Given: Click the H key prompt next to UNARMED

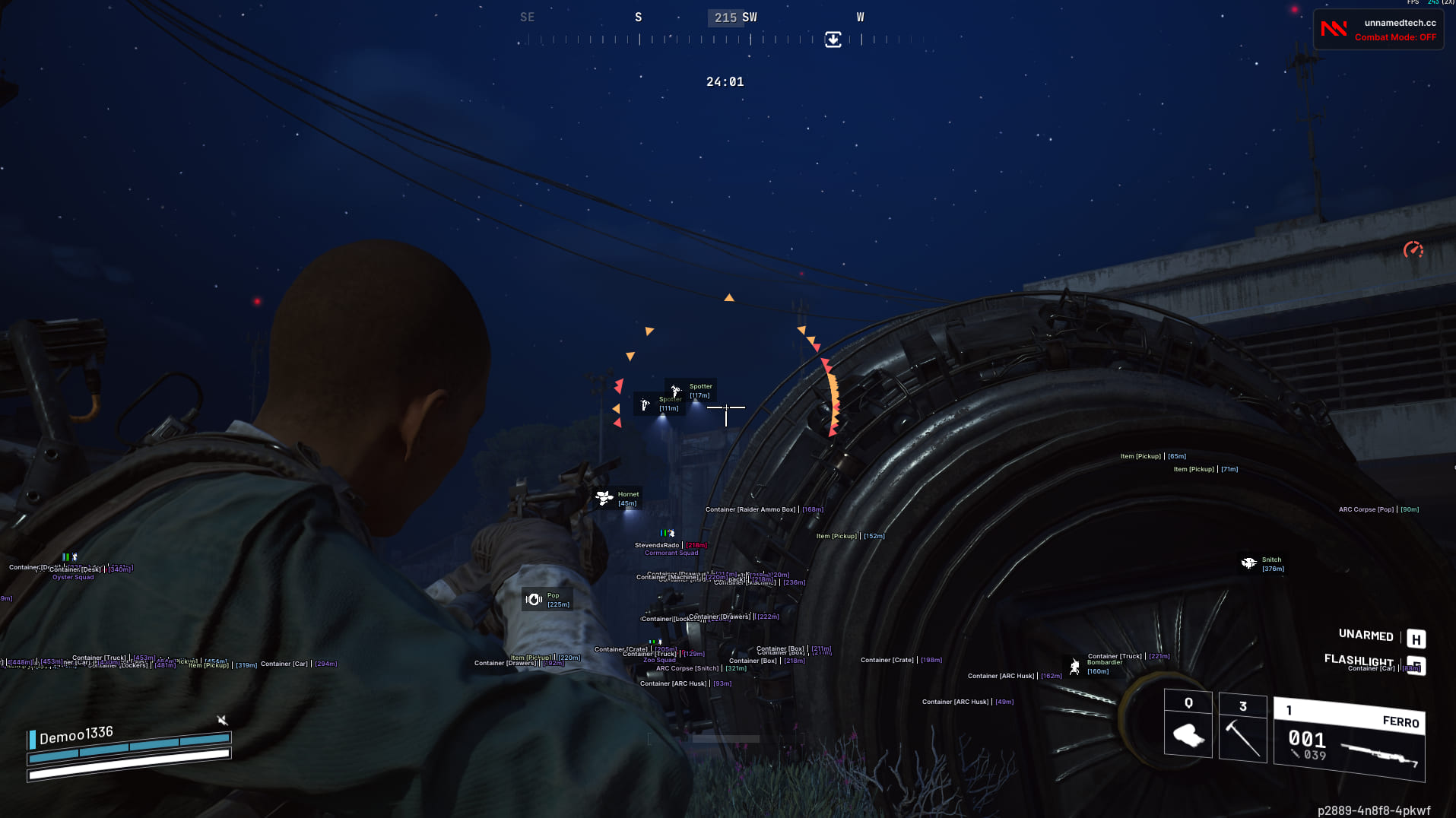Looking at the screenshot, I should [1415, 639].
